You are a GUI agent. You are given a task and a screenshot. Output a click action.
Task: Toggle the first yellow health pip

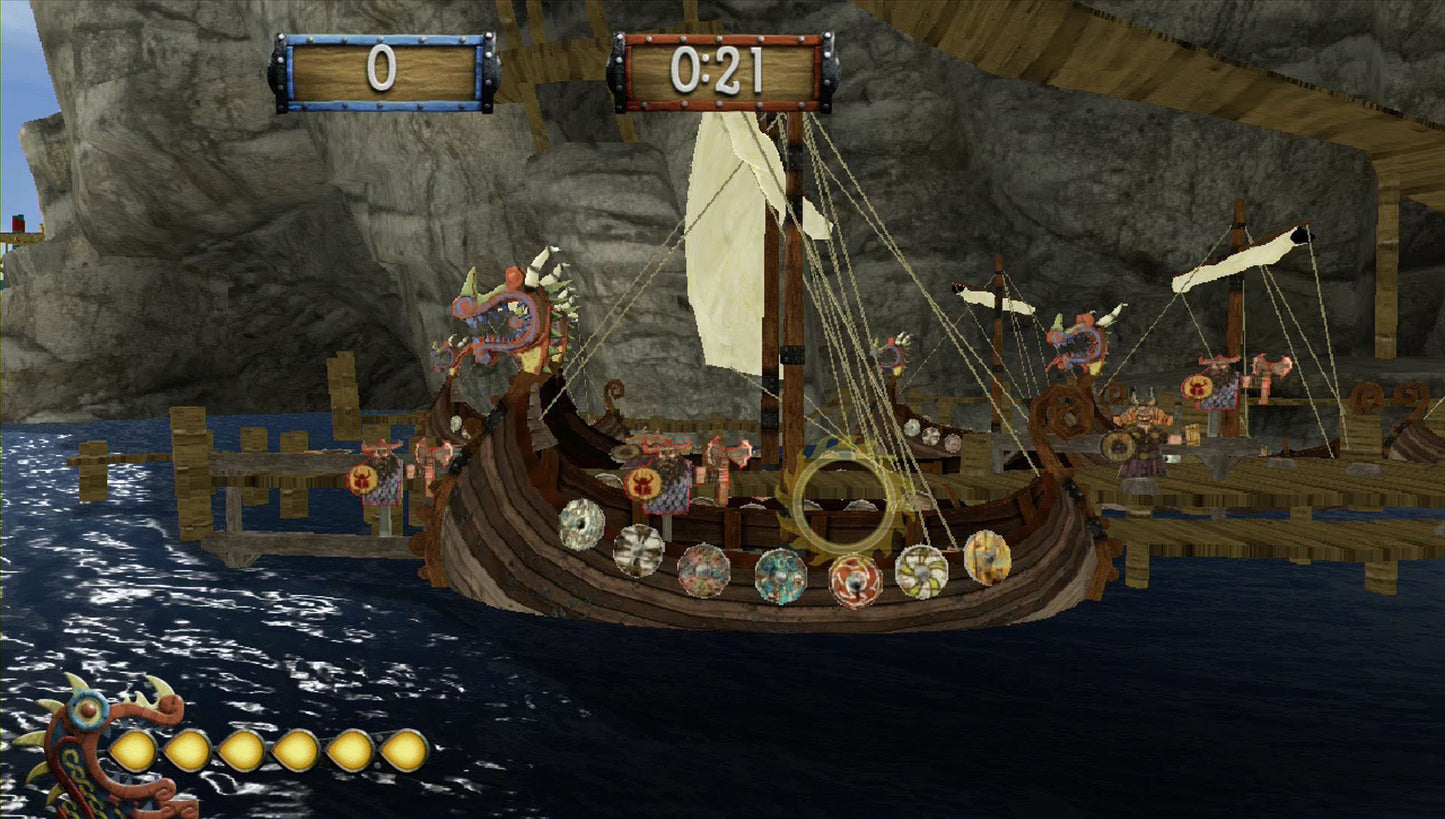(x=133, y=748)
